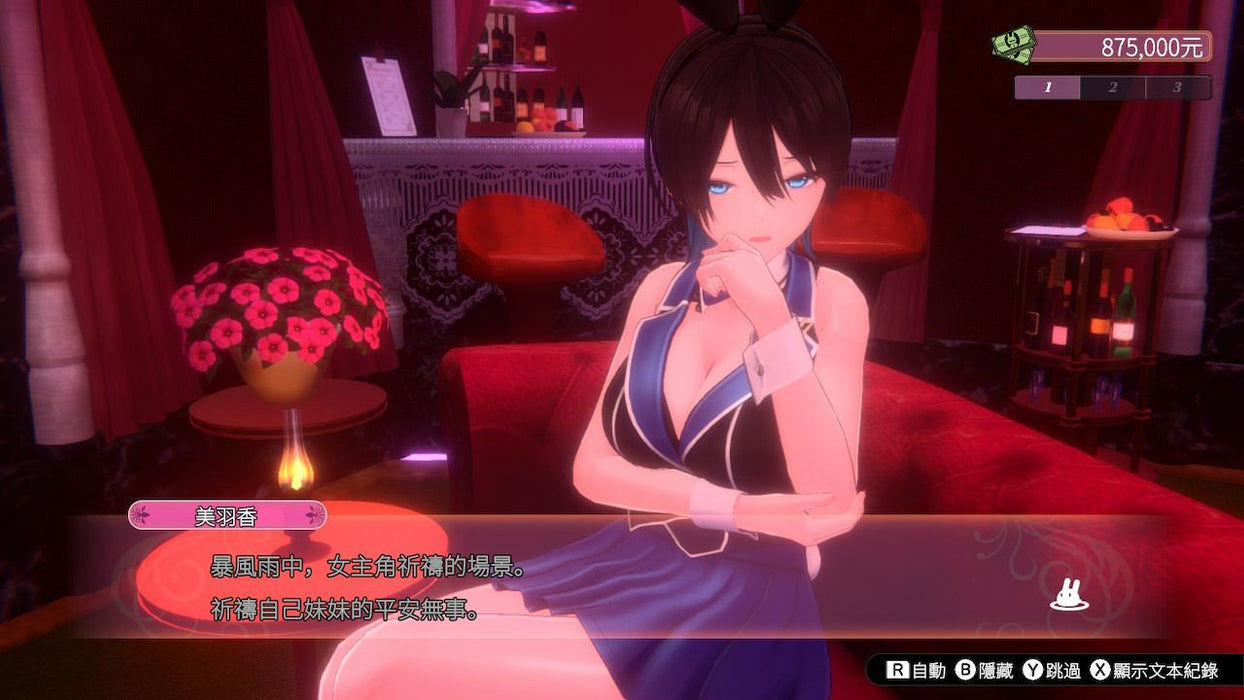Switch to segment 2 below the money counter
Image resolution: width=1244 pixels, height=700 pixels.
tap(1113, 88)
